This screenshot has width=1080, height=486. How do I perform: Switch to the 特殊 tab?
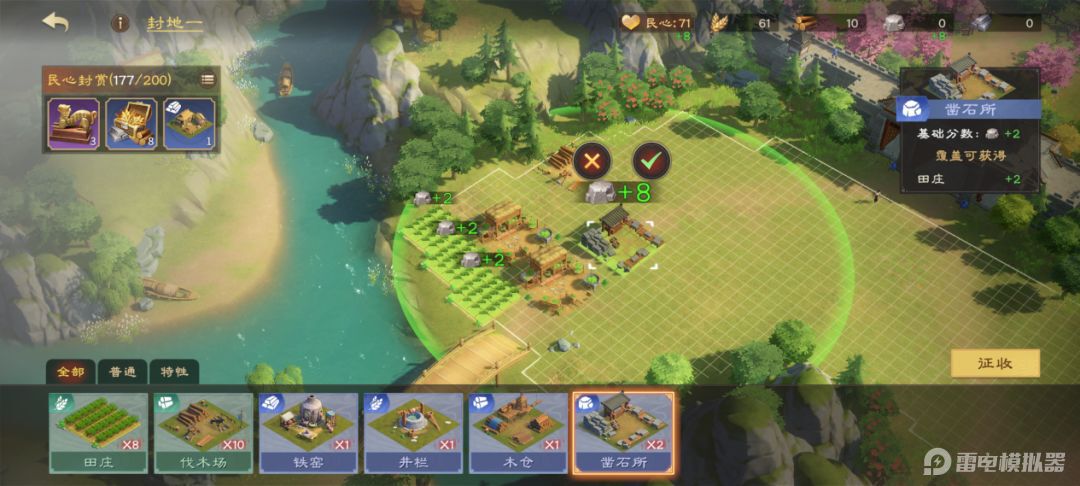pyautogui.click(x=174, y=372)
